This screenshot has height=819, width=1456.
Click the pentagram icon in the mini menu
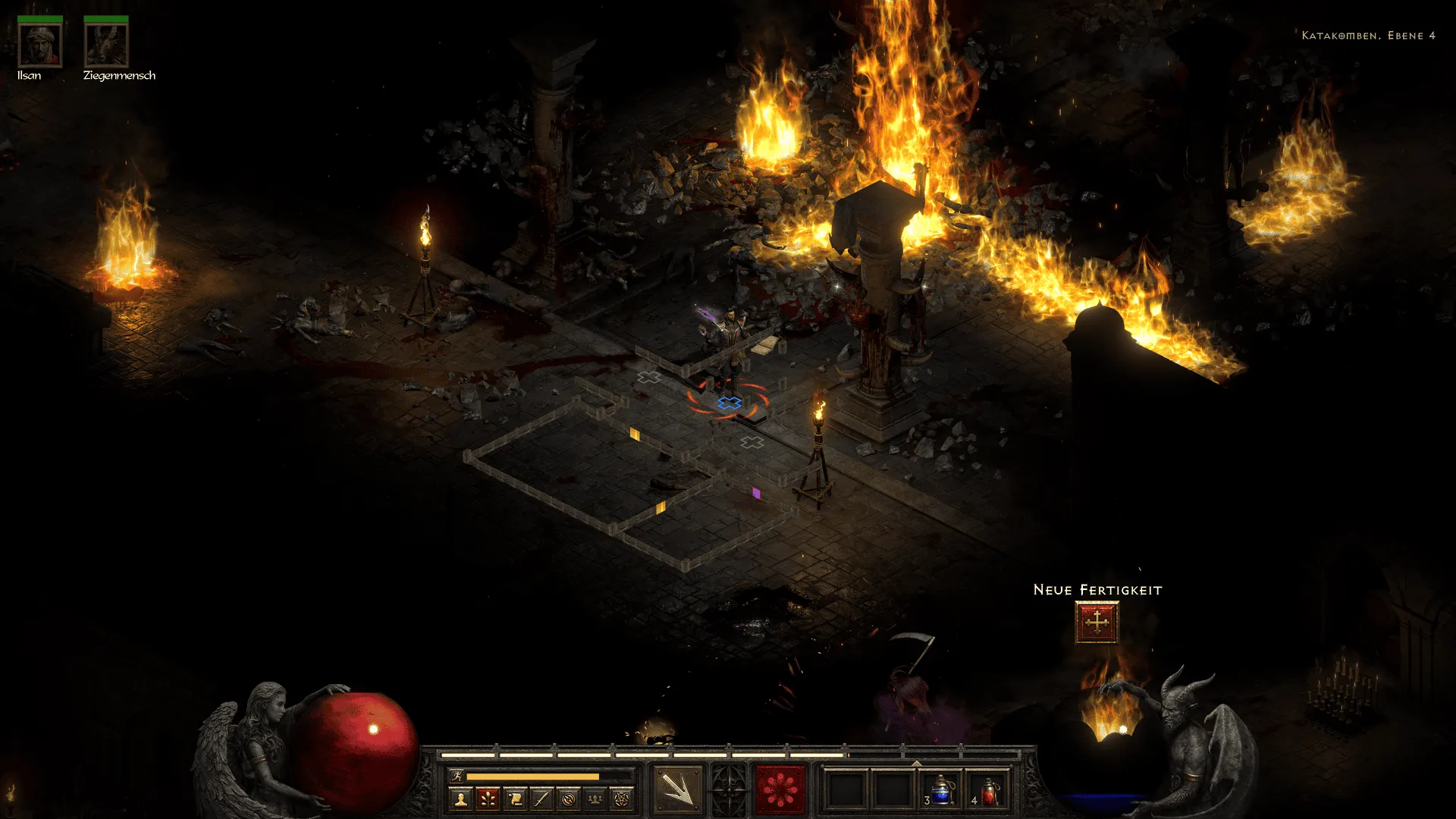click(622, 799)
